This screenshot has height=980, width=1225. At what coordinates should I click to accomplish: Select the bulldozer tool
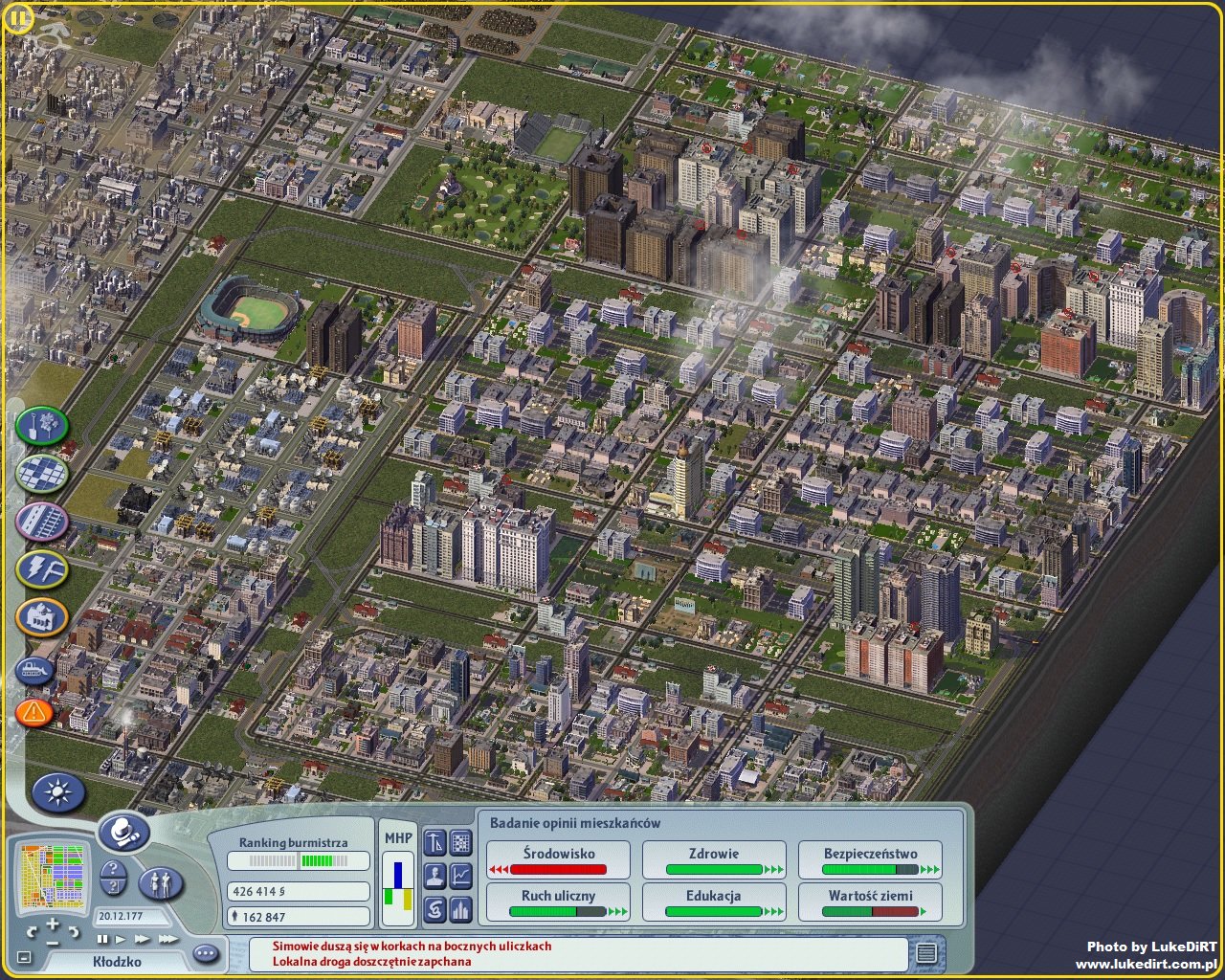(x=34, y=671)
